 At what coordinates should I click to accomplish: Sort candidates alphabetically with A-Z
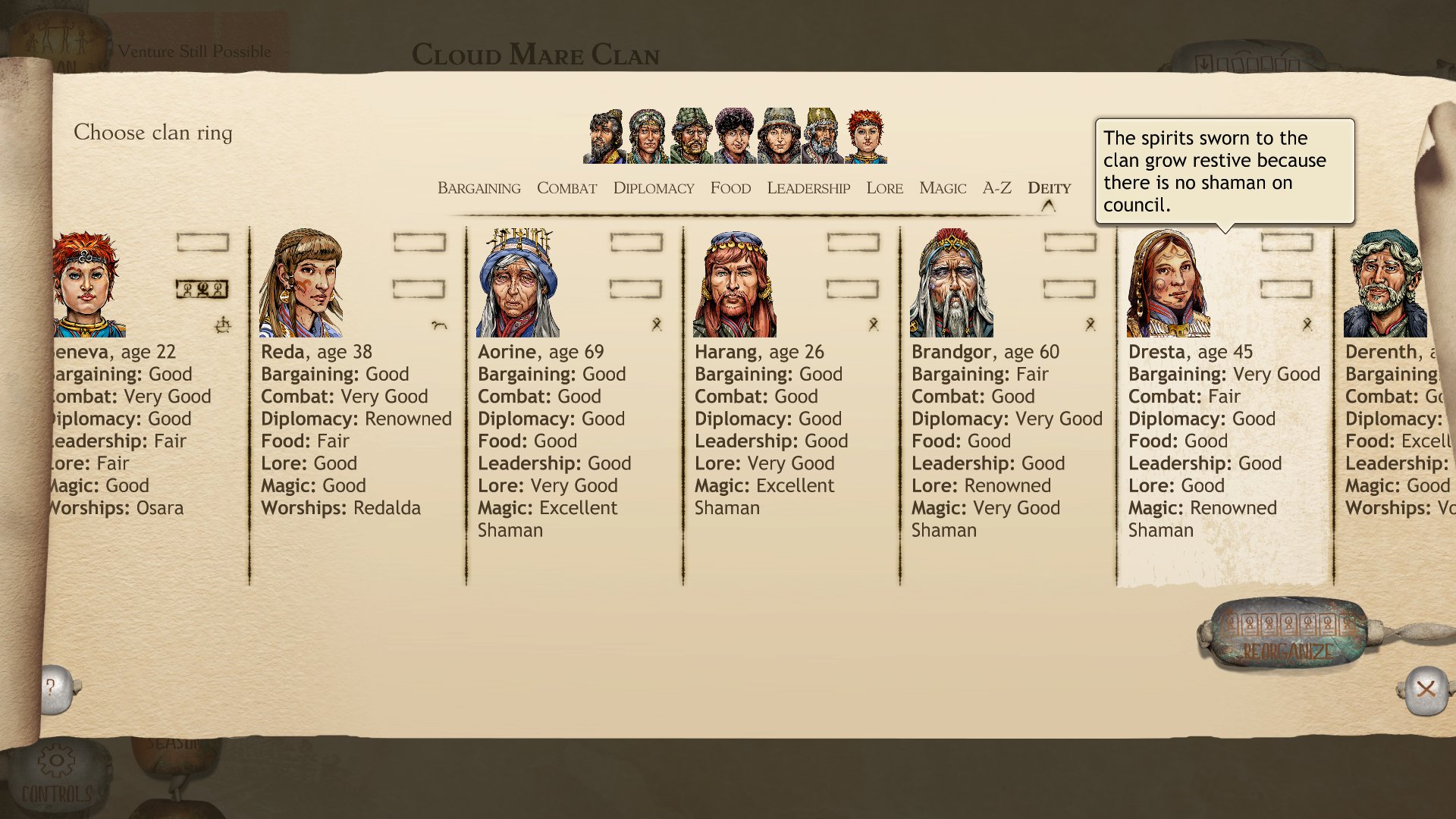(996, 188)
